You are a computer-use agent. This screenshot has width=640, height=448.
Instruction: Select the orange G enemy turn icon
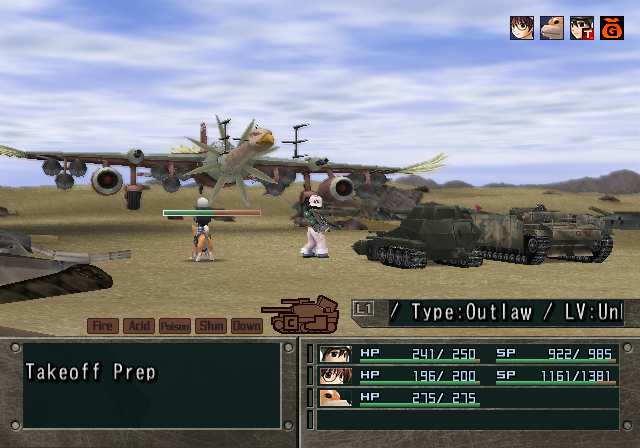[611, 28]
